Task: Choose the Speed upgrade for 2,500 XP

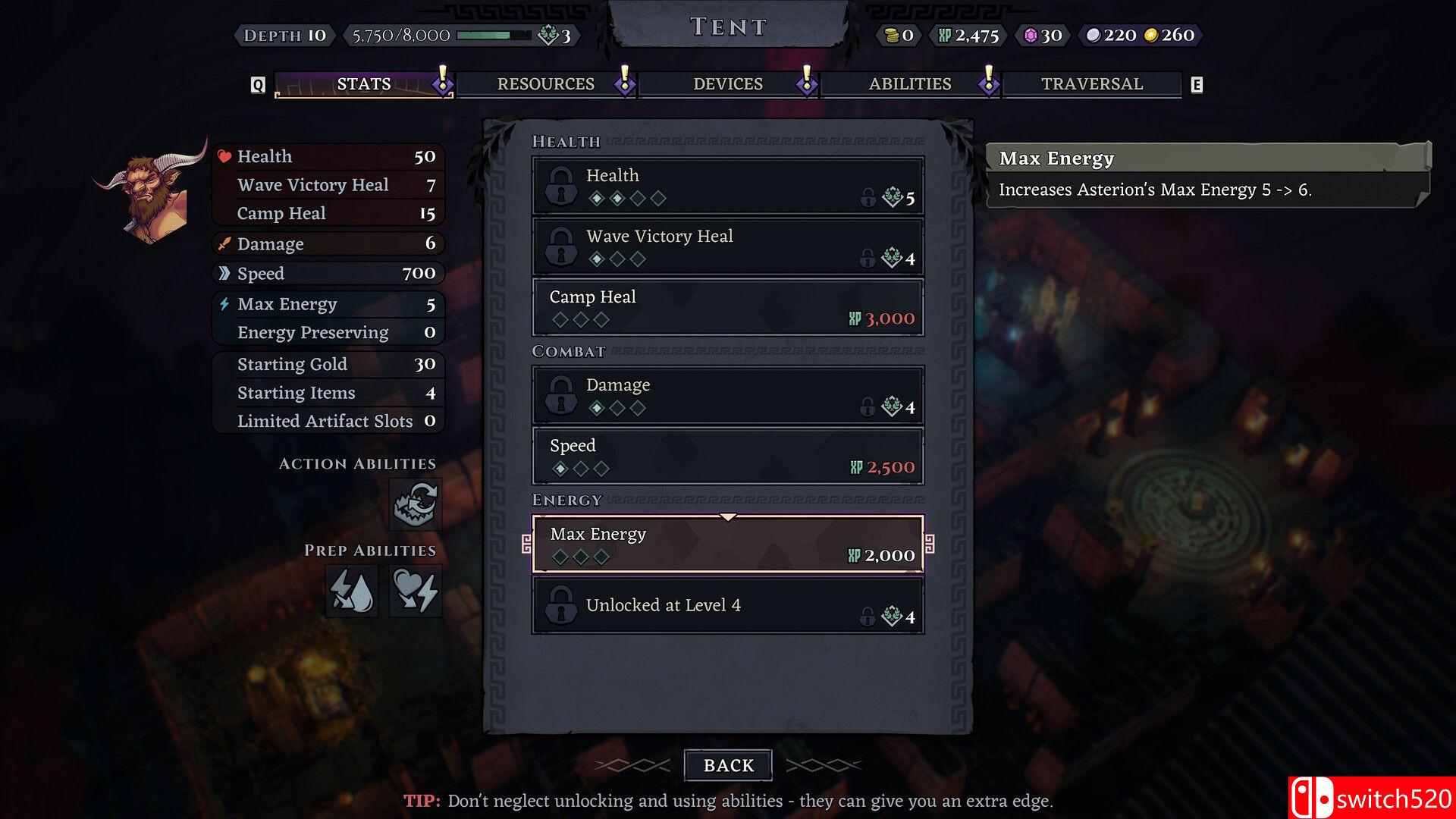Action: [727, 456]
